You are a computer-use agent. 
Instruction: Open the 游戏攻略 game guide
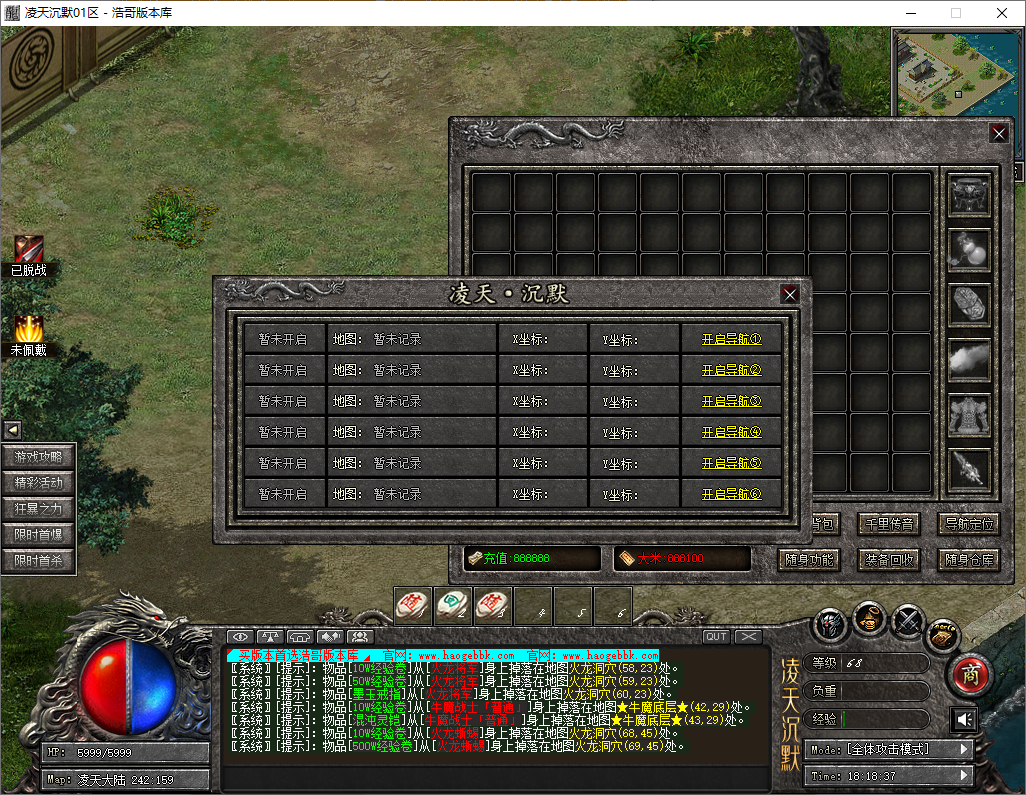point(38,456)
